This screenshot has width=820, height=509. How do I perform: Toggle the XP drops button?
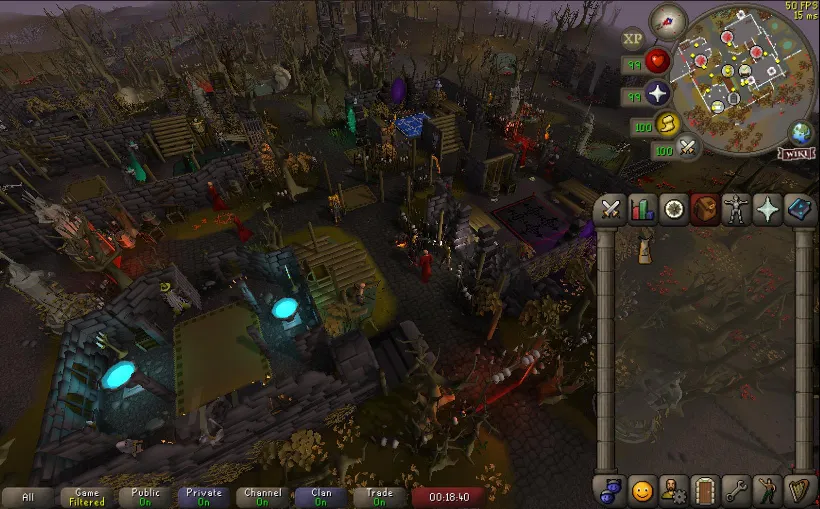632,39
